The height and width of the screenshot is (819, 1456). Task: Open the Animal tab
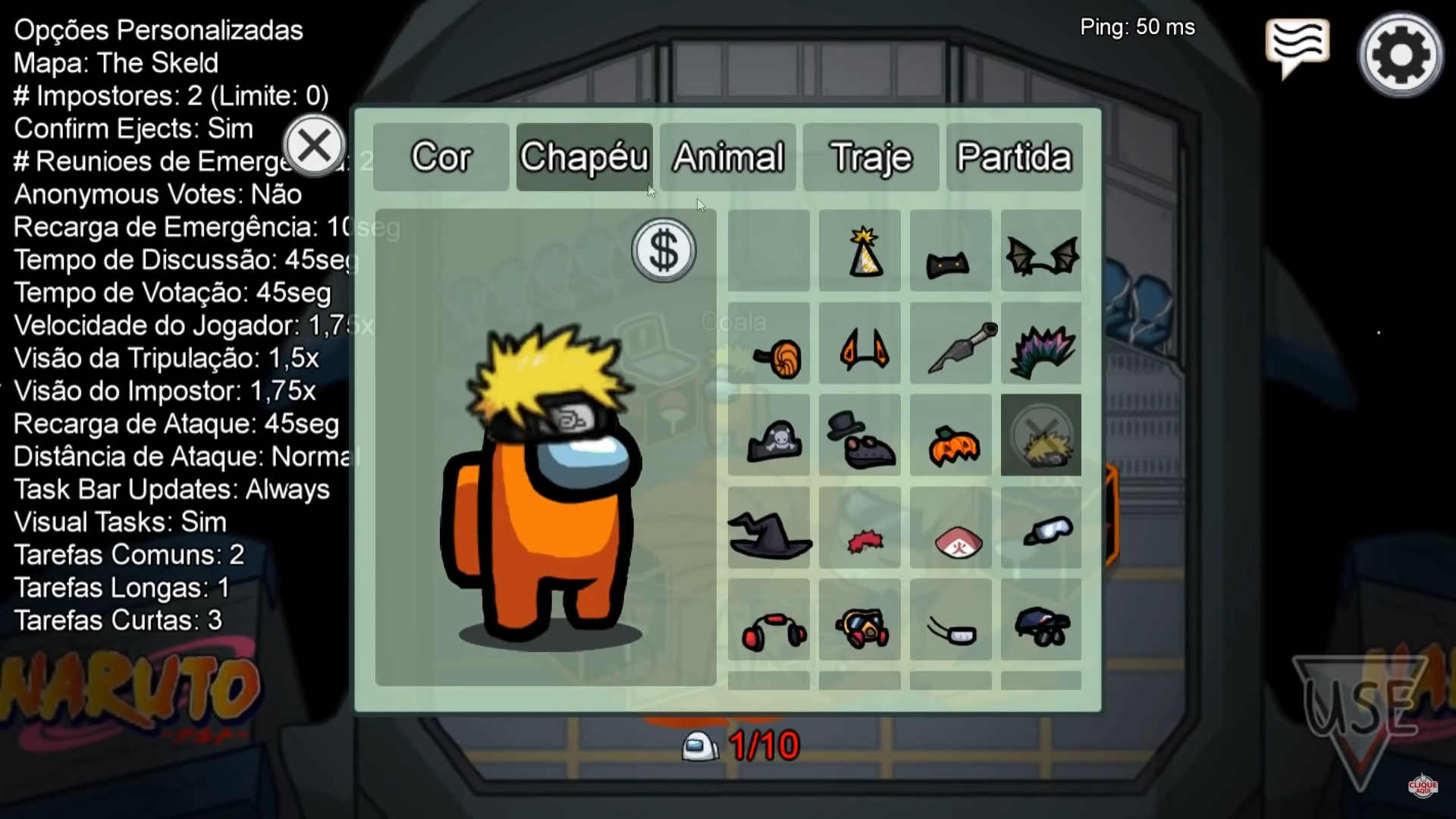click(727, 158)
